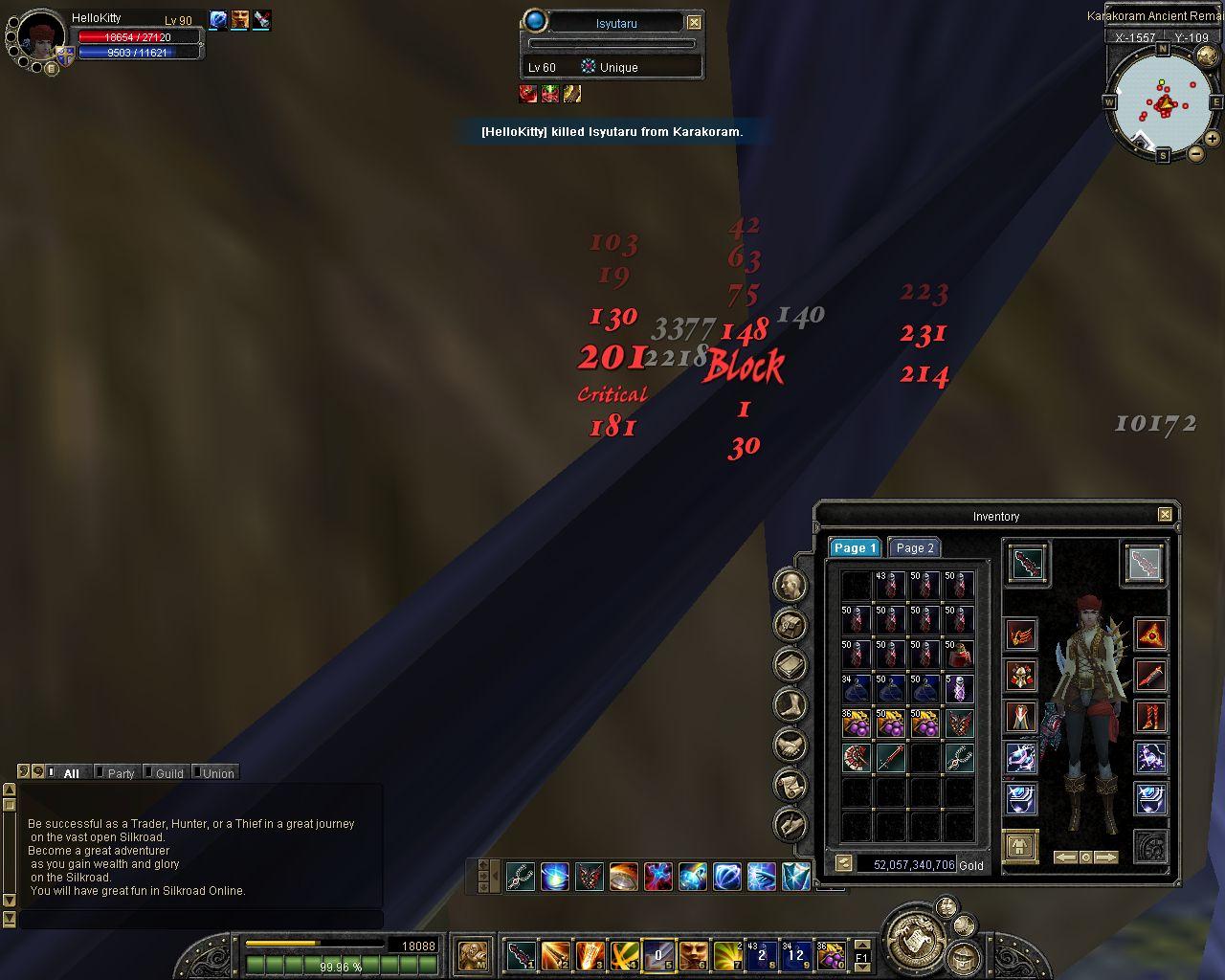
Task: Use the blade skill on hotbar slot 1
Action: pyautogui.click(x=522, y=955)
